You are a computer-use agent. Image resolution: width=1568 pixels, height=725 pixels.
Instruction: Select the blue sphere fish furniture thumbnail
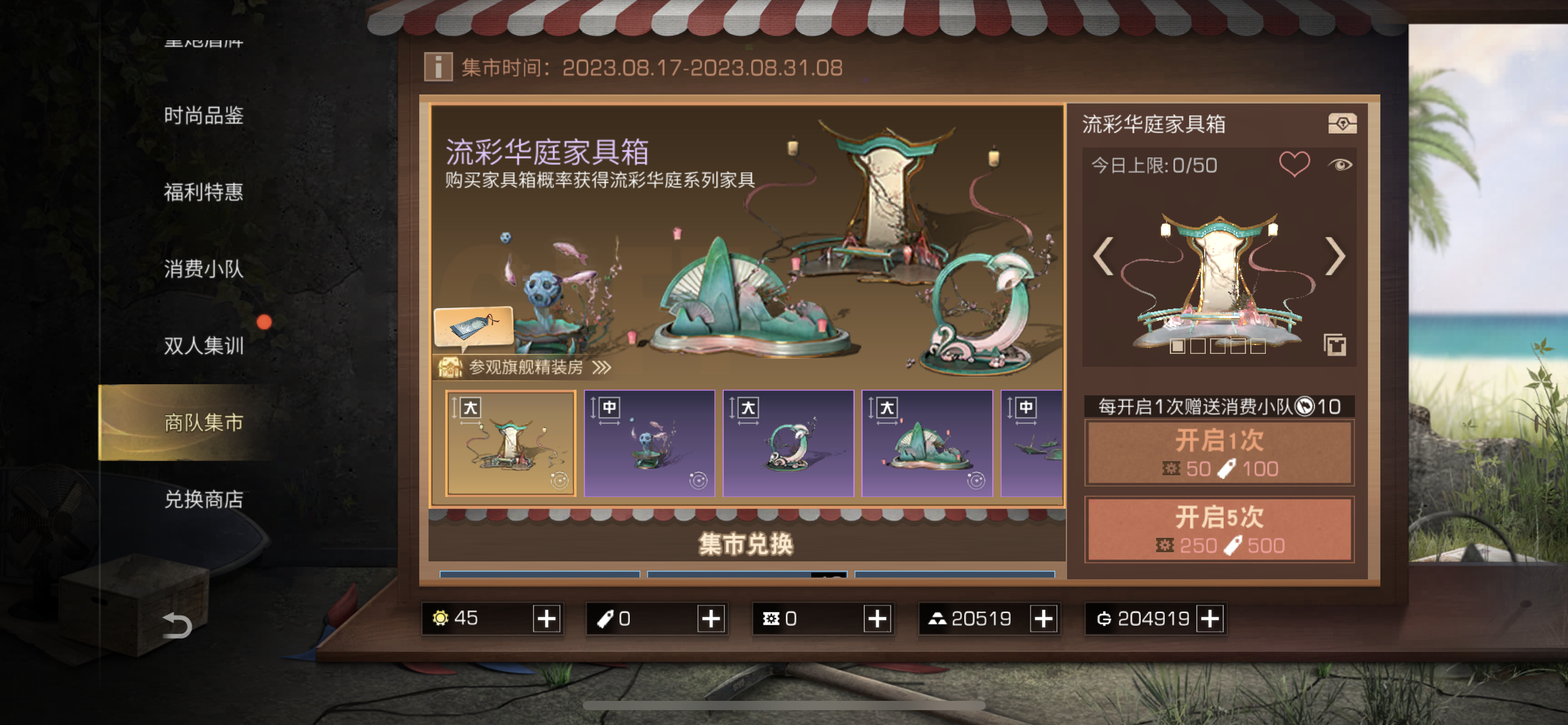(x=650, y=443)
